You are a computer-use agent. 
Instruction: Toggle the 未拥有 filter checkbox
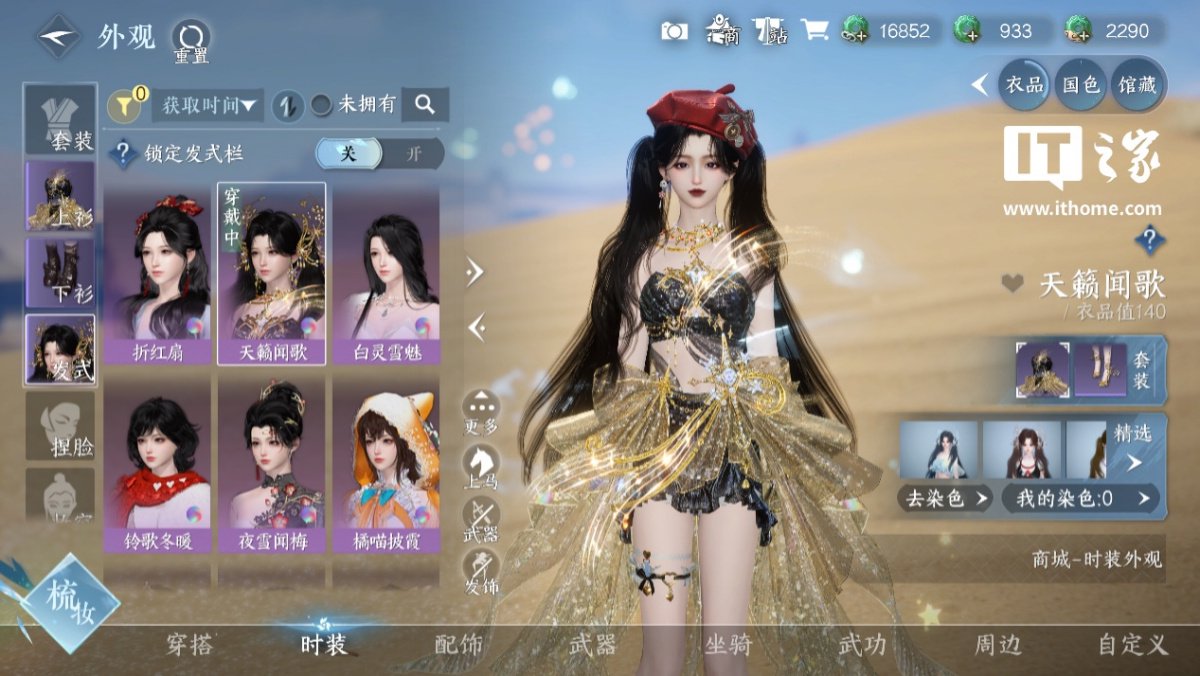click(x=322, y=104)
